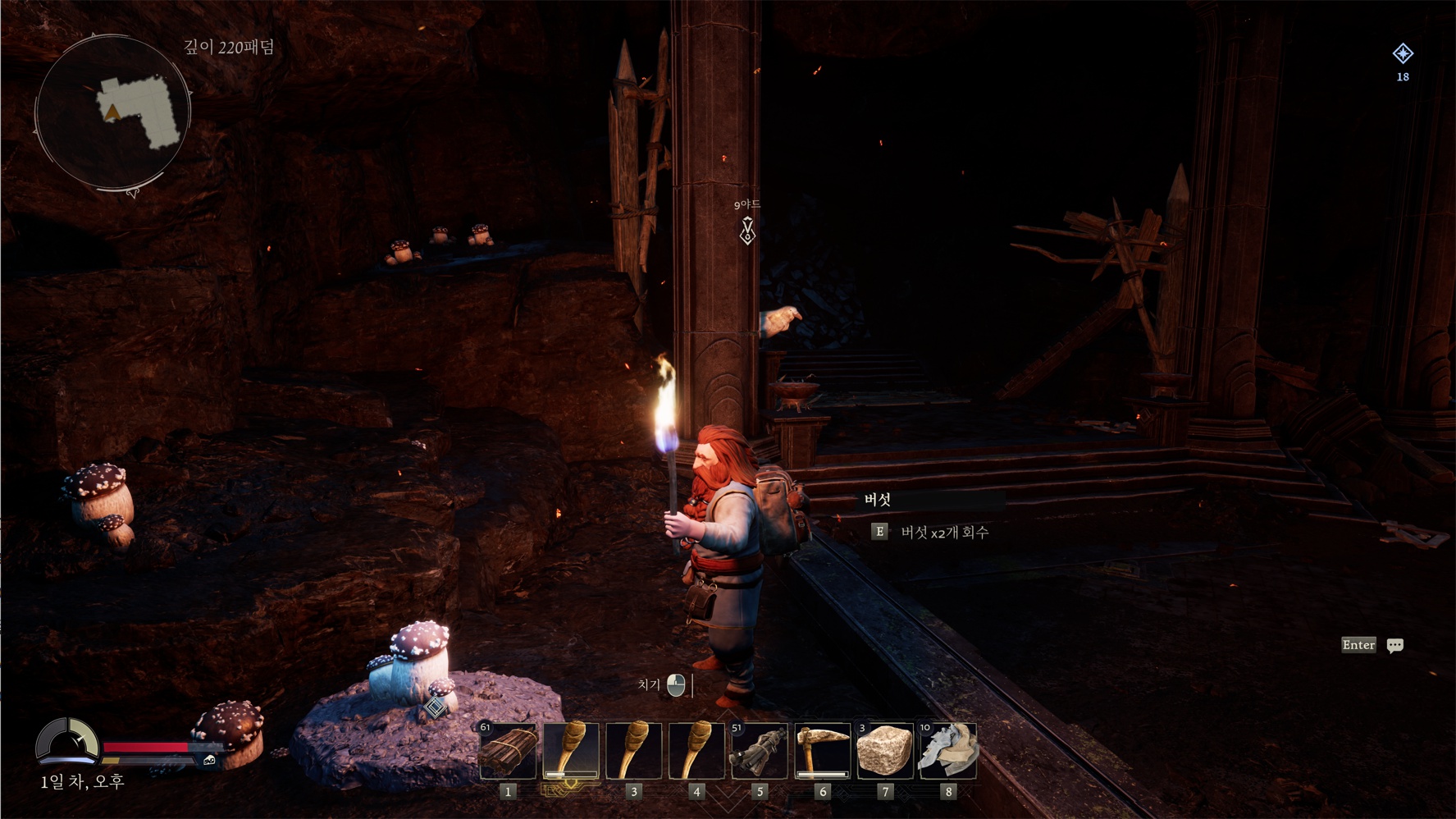This screenshot has width=1456, height=819.
Task: Choose the currently equipped torch slot
Action: pyautogui.click(x=571, y=750)
